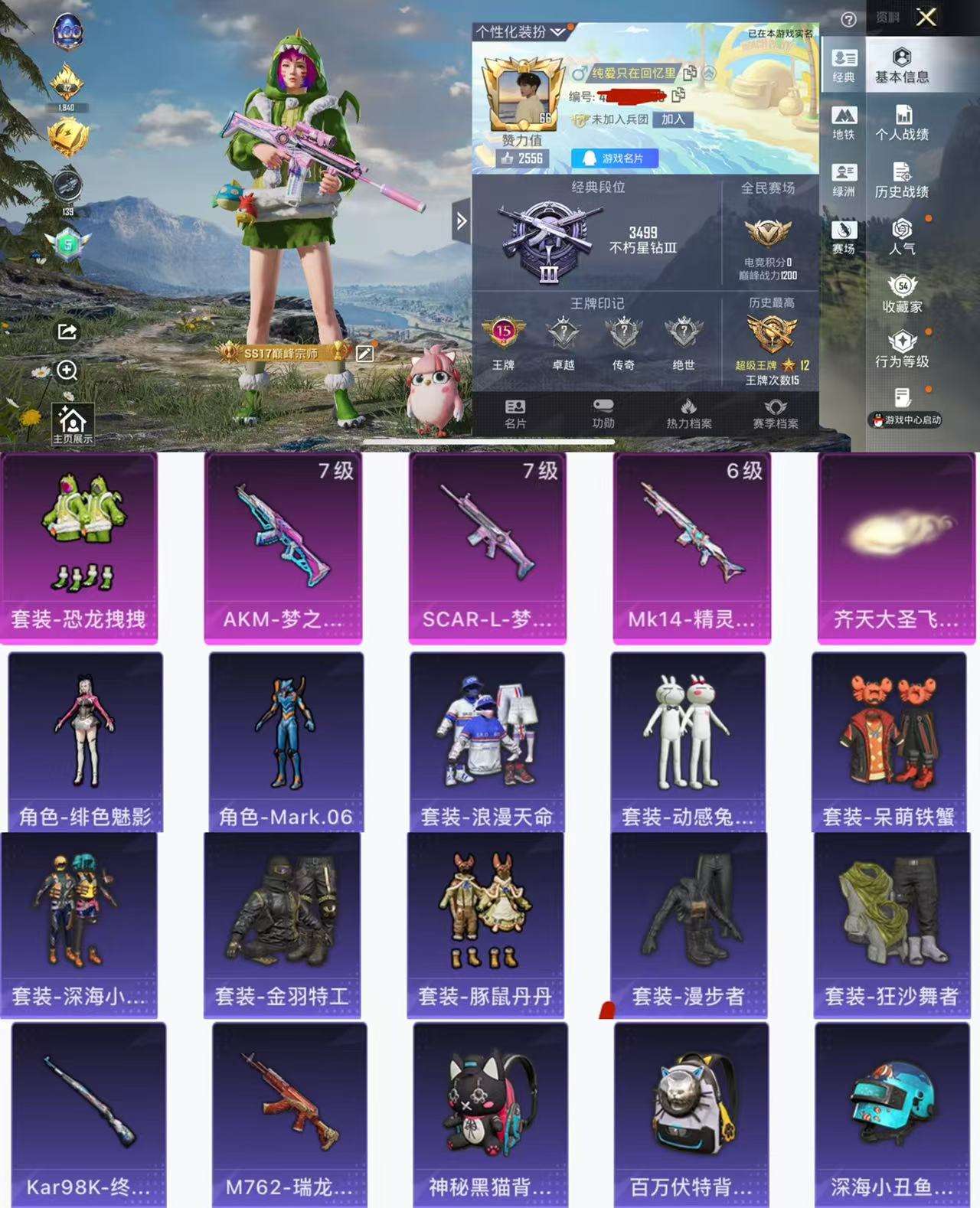980x1208 pixels.
Task: Open the help question mark icon
Action: [847, 19]
